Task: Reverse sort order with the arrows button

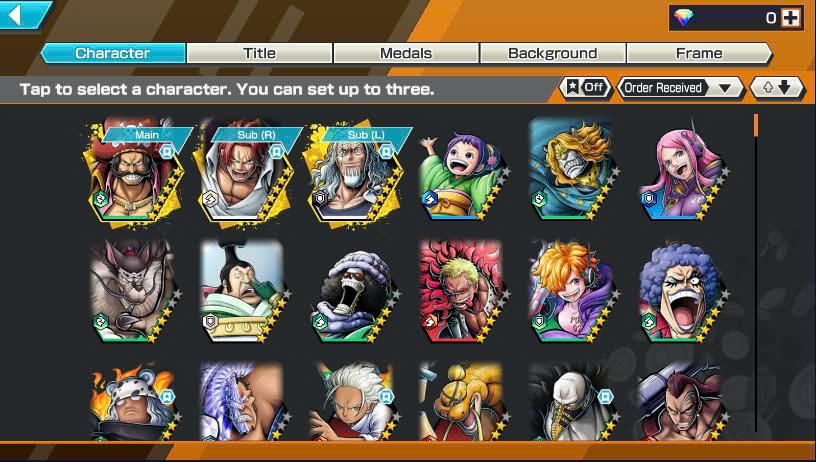Action: (777, 88)
